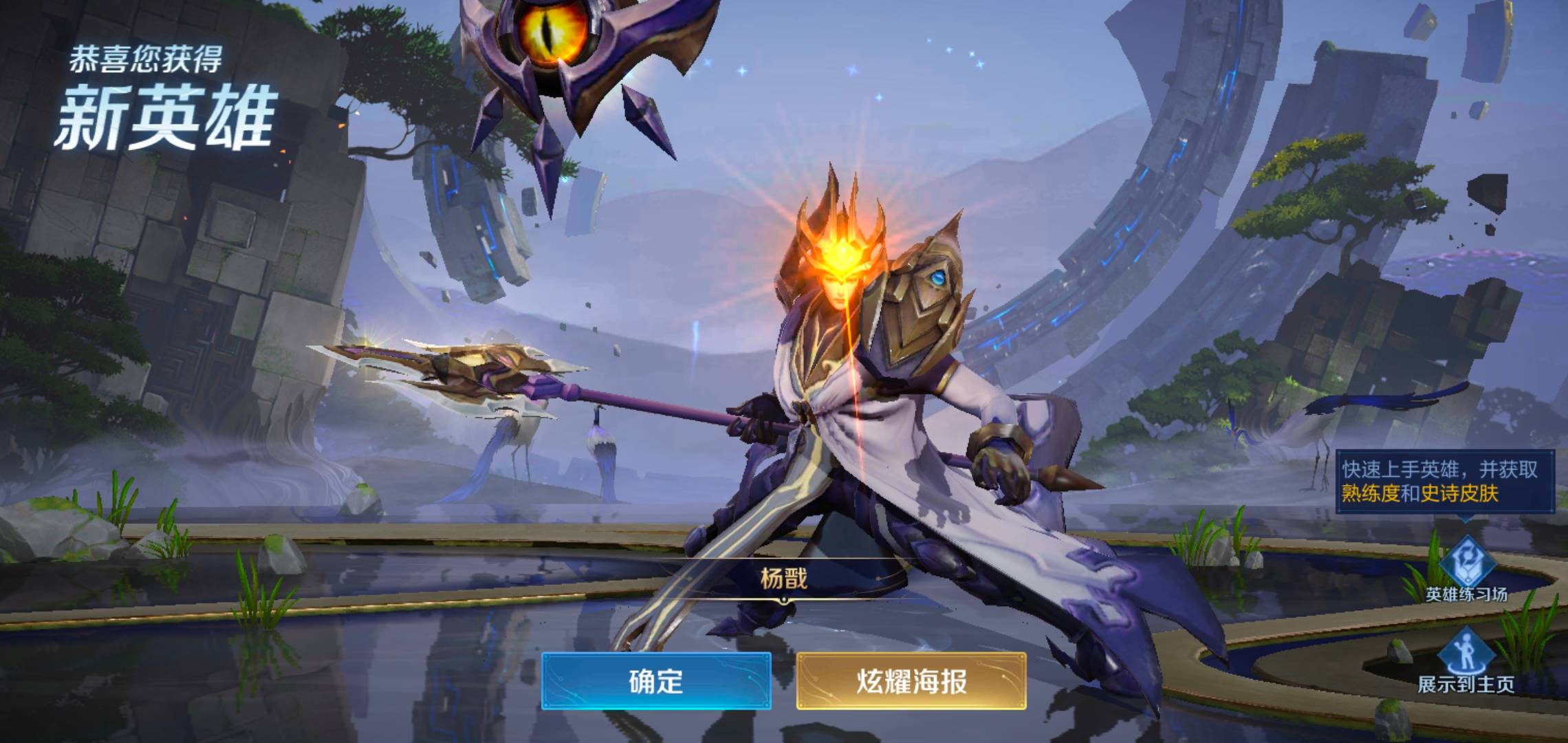This screenshot has height=743, width=1568.
Task: Confirm with the blue 确定 button
Action: (x=655, y=680)
